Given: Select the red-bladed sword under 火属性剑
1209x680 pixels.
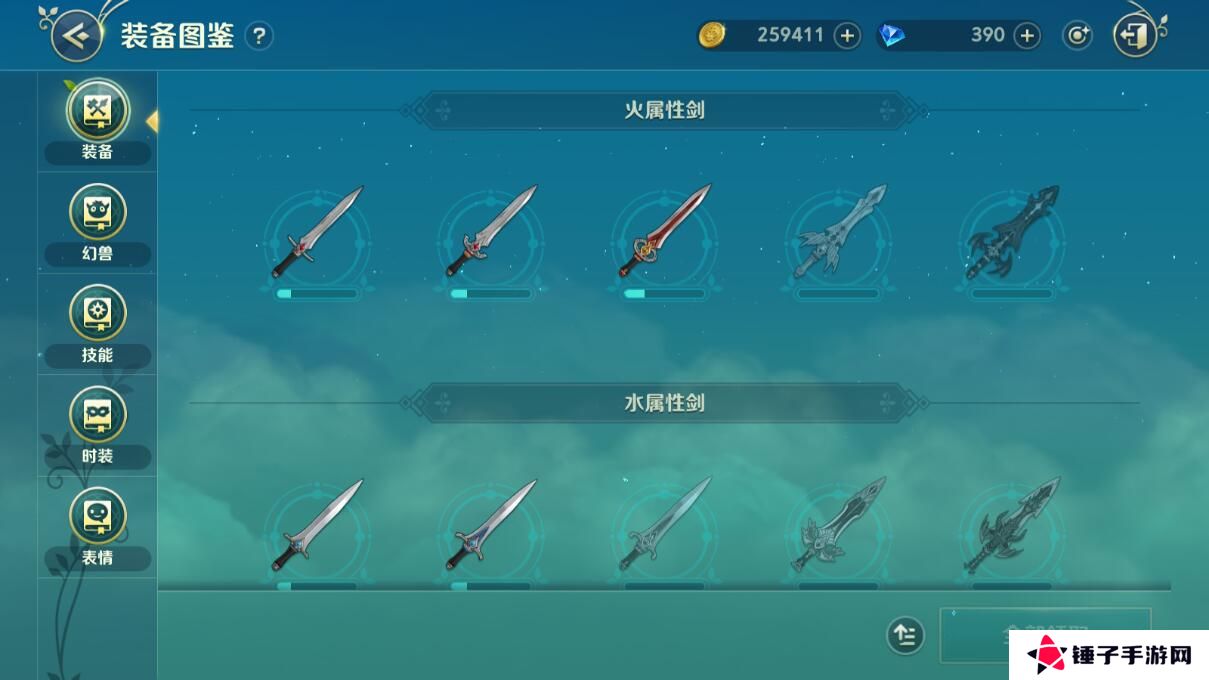Looking at the screenshot, I should [664, 232].
